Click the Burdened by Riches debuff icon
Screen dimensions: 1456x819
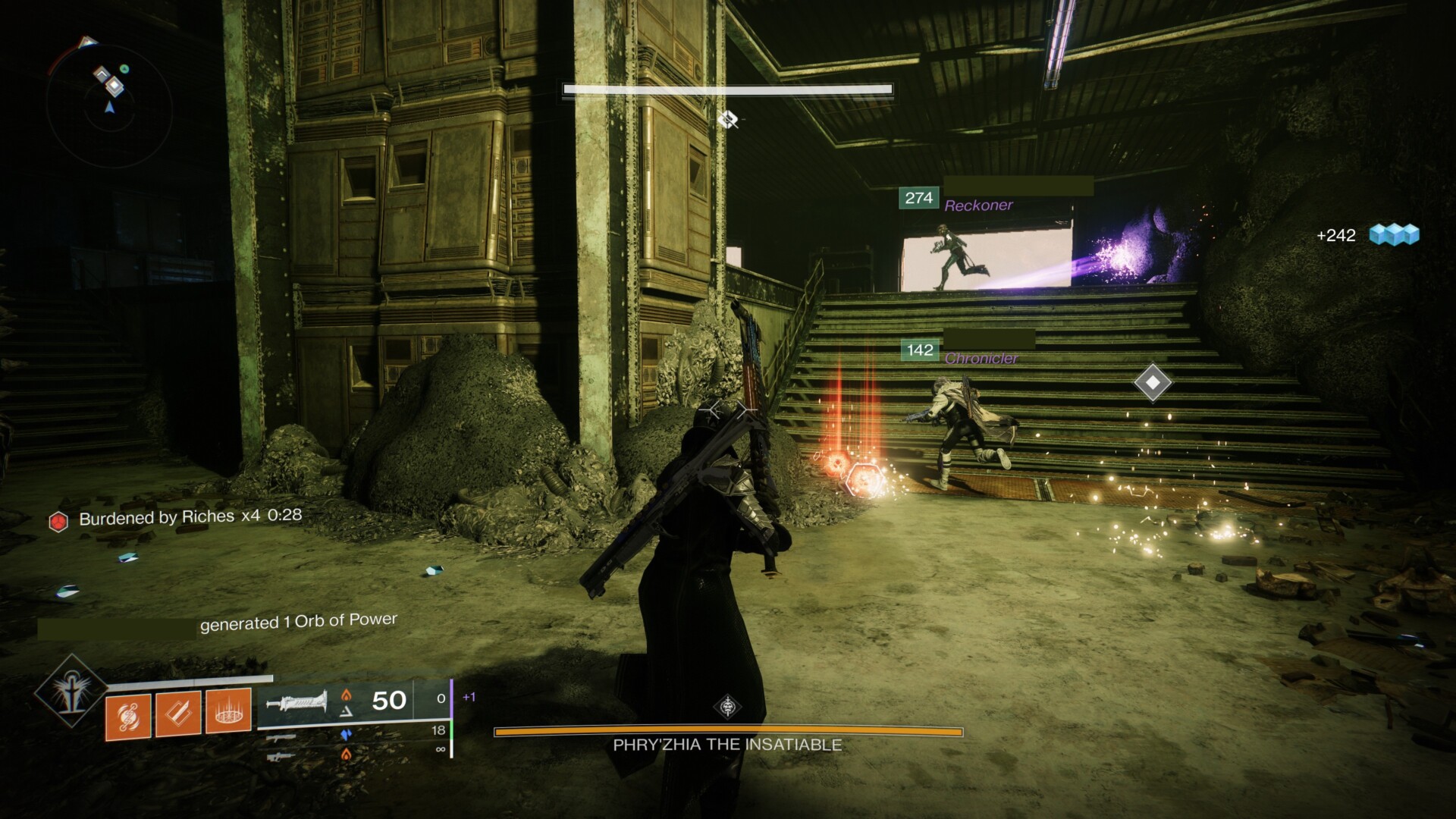[x=58, y=521]
